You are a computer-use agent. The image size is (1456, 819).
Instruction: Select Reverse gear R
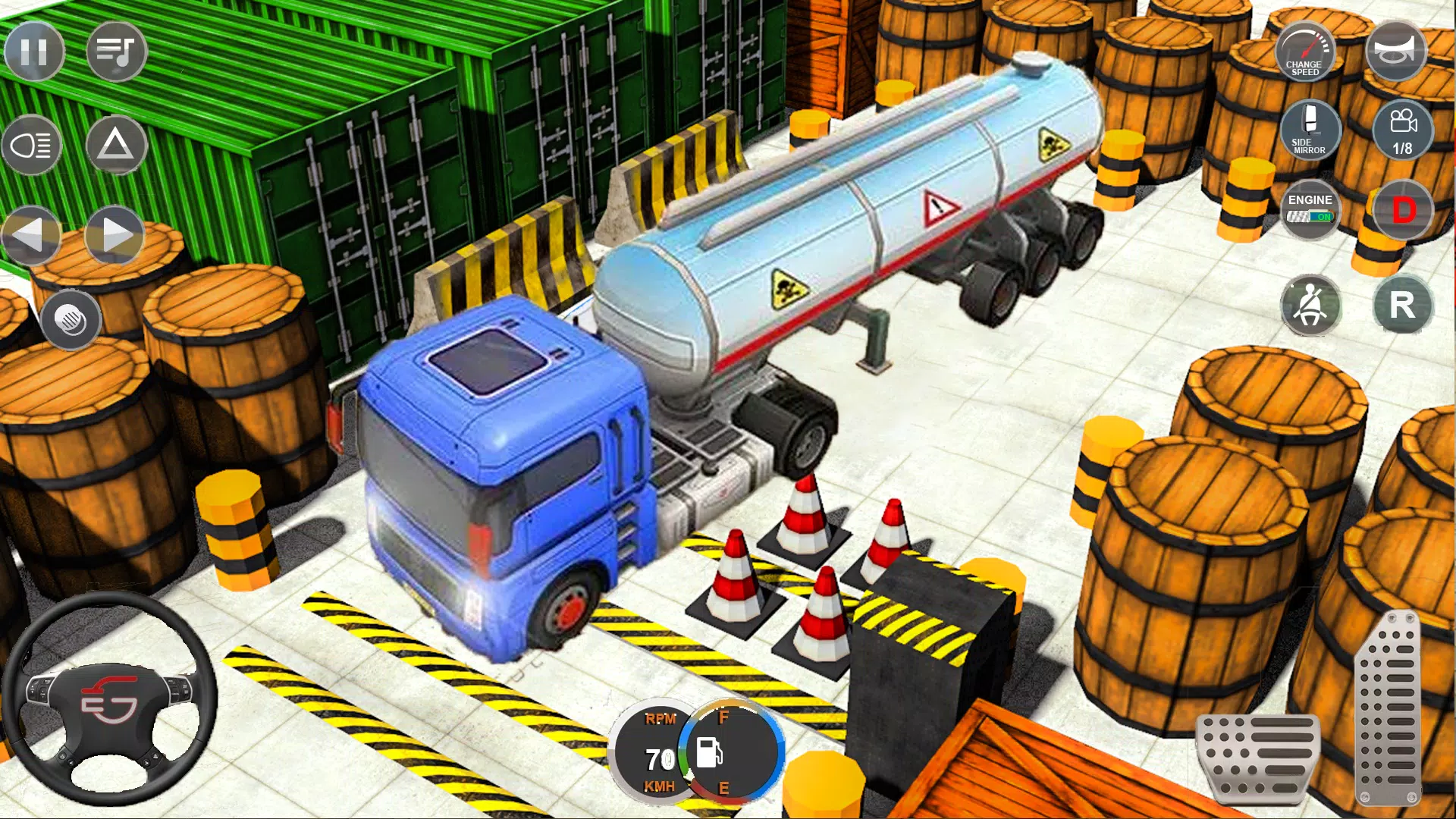[x=1402, y=306]
